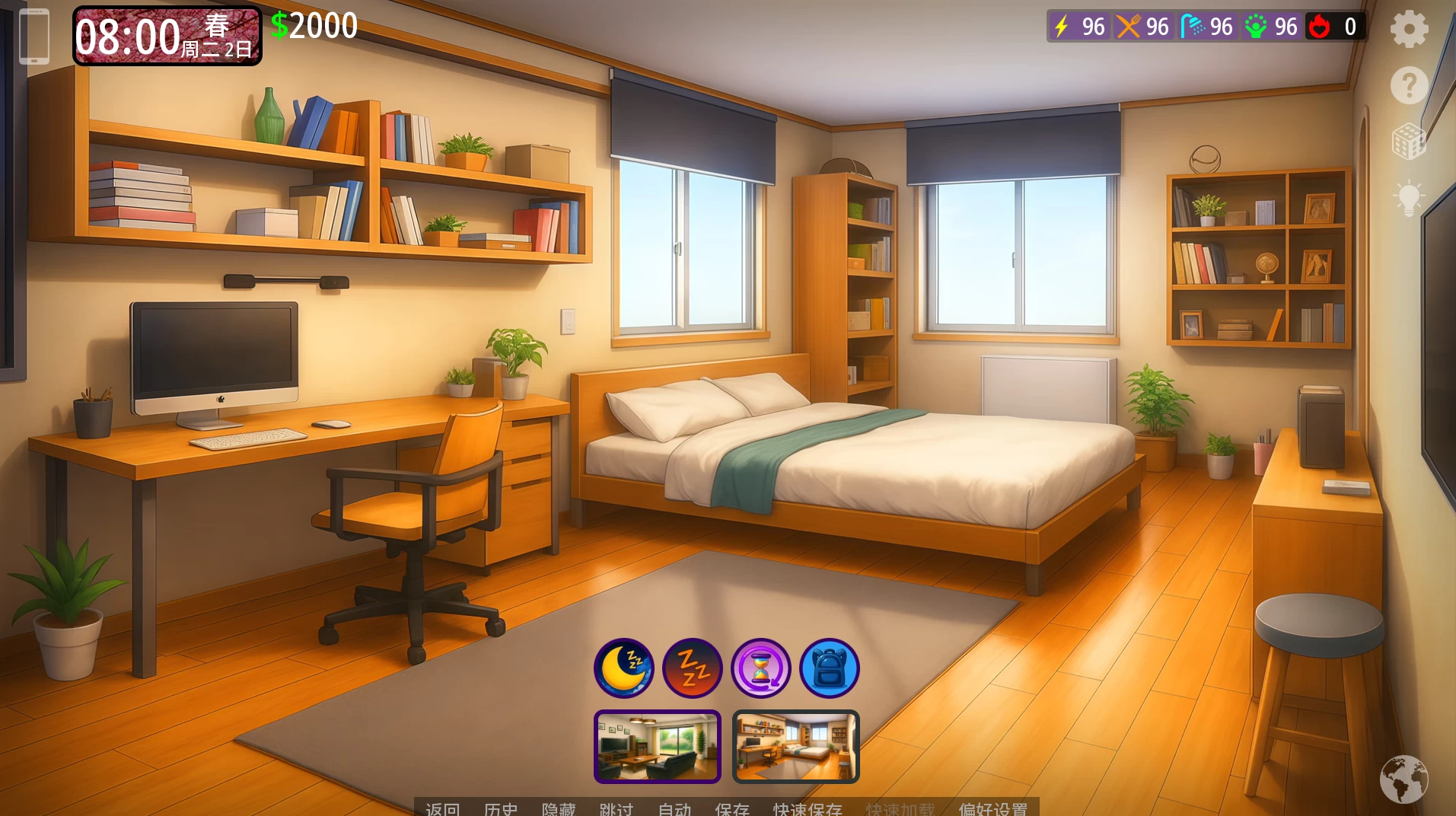Click 快速保存 to quick save

tap(808, 809)
